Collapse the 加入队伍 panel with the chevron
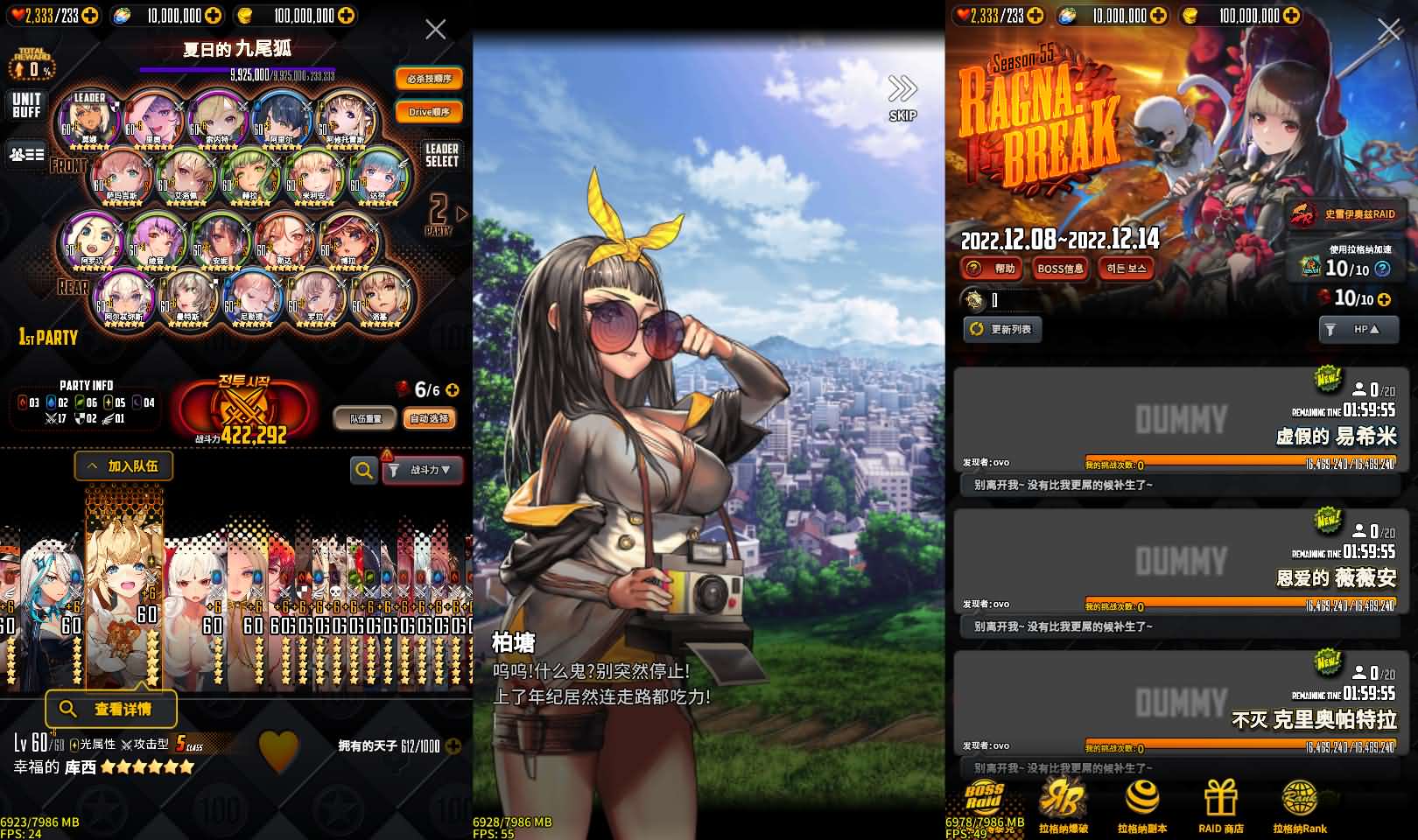This screenshot has height=840, width=1418. 91,466
